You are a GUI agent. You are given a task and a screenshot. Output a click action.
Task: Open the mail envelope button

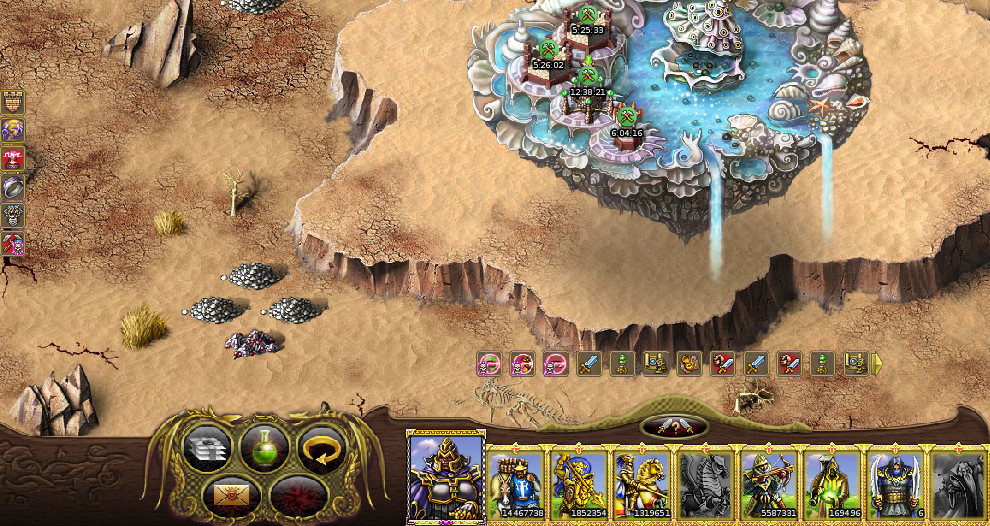pyautogui.click(x=234, y=493)
